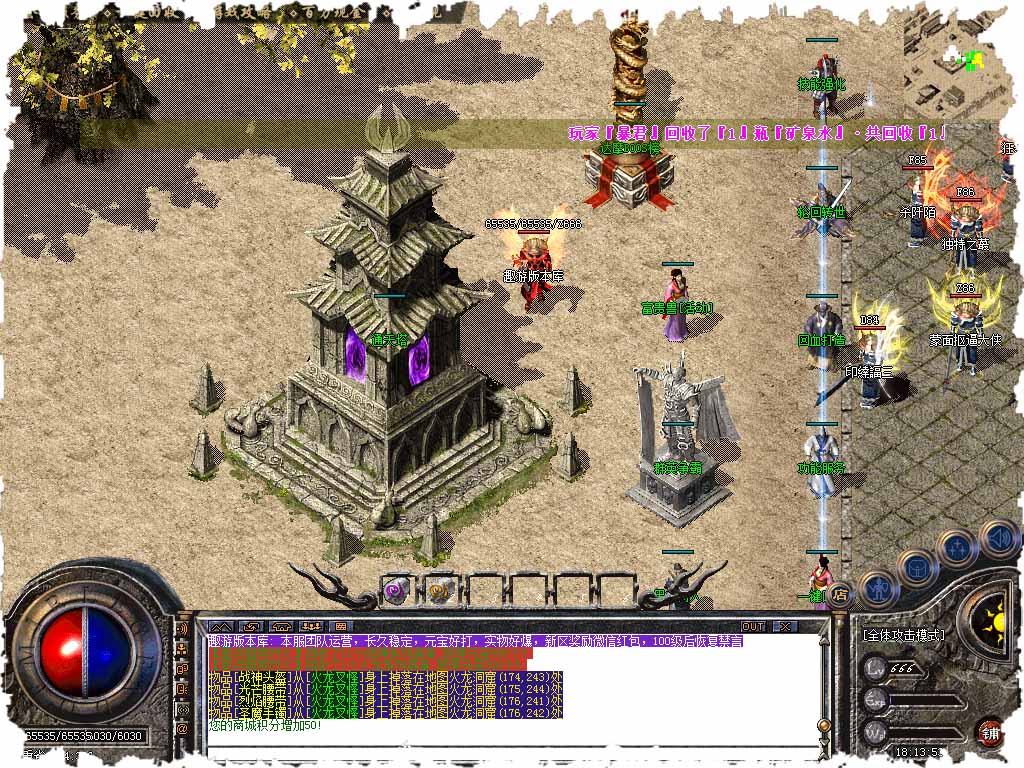
Task: Open the character figure status button
Action: point(877,588)
